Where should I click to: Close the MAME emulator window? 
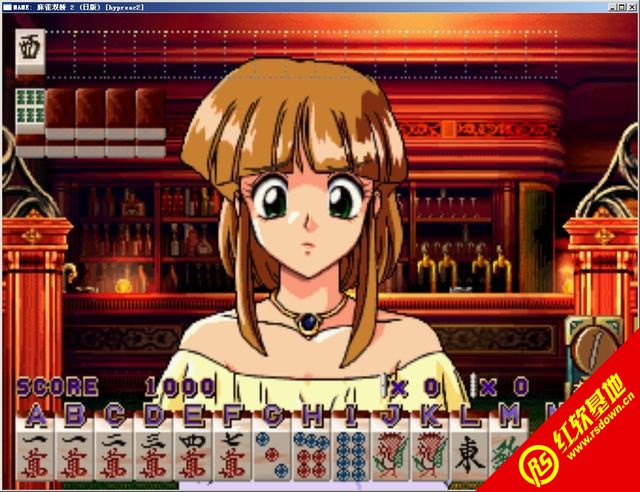[630, 6]
